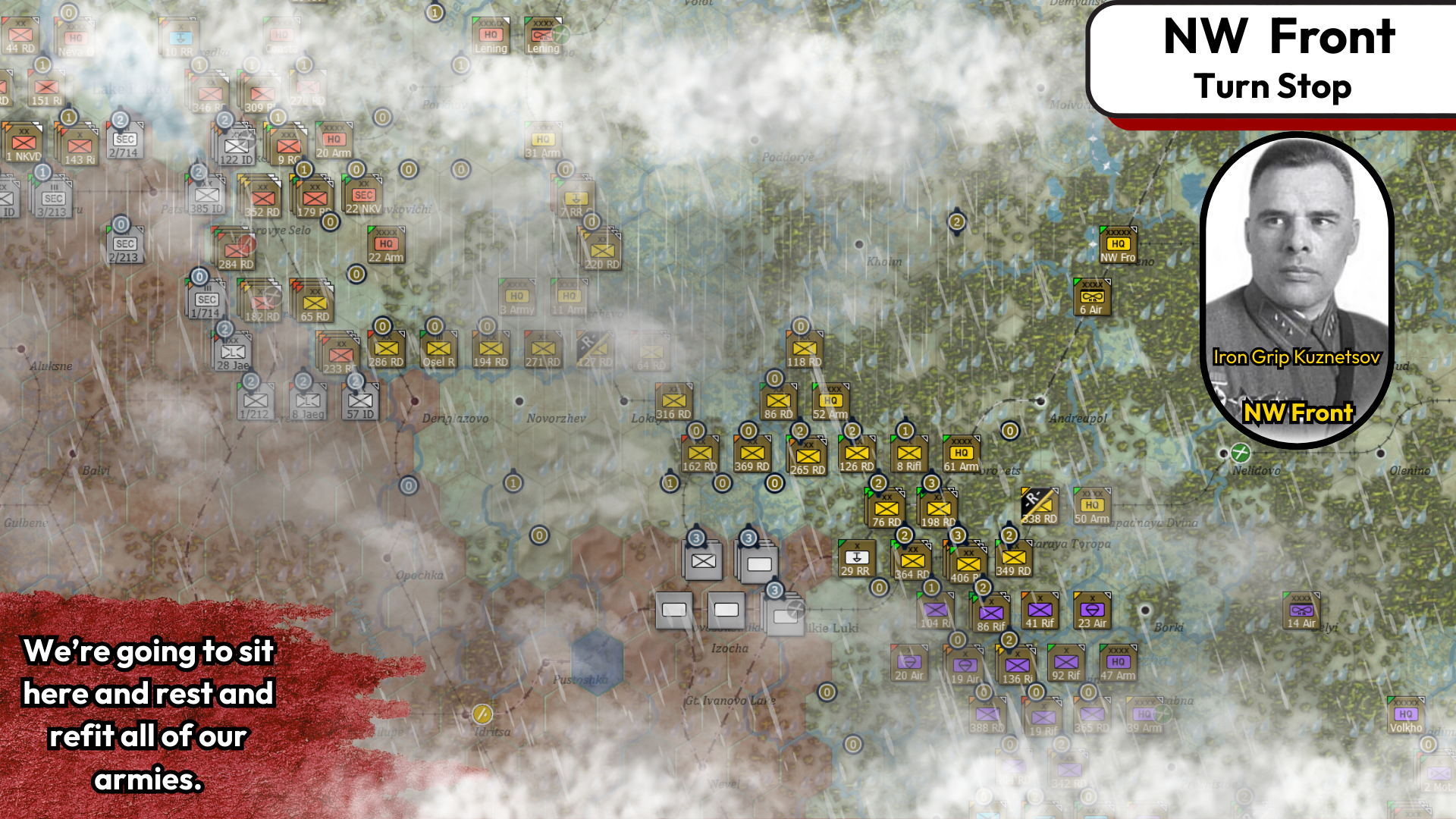Select the 29 RR railroad unit
This screenshot has height=819, width=1456.
(856, 559)
